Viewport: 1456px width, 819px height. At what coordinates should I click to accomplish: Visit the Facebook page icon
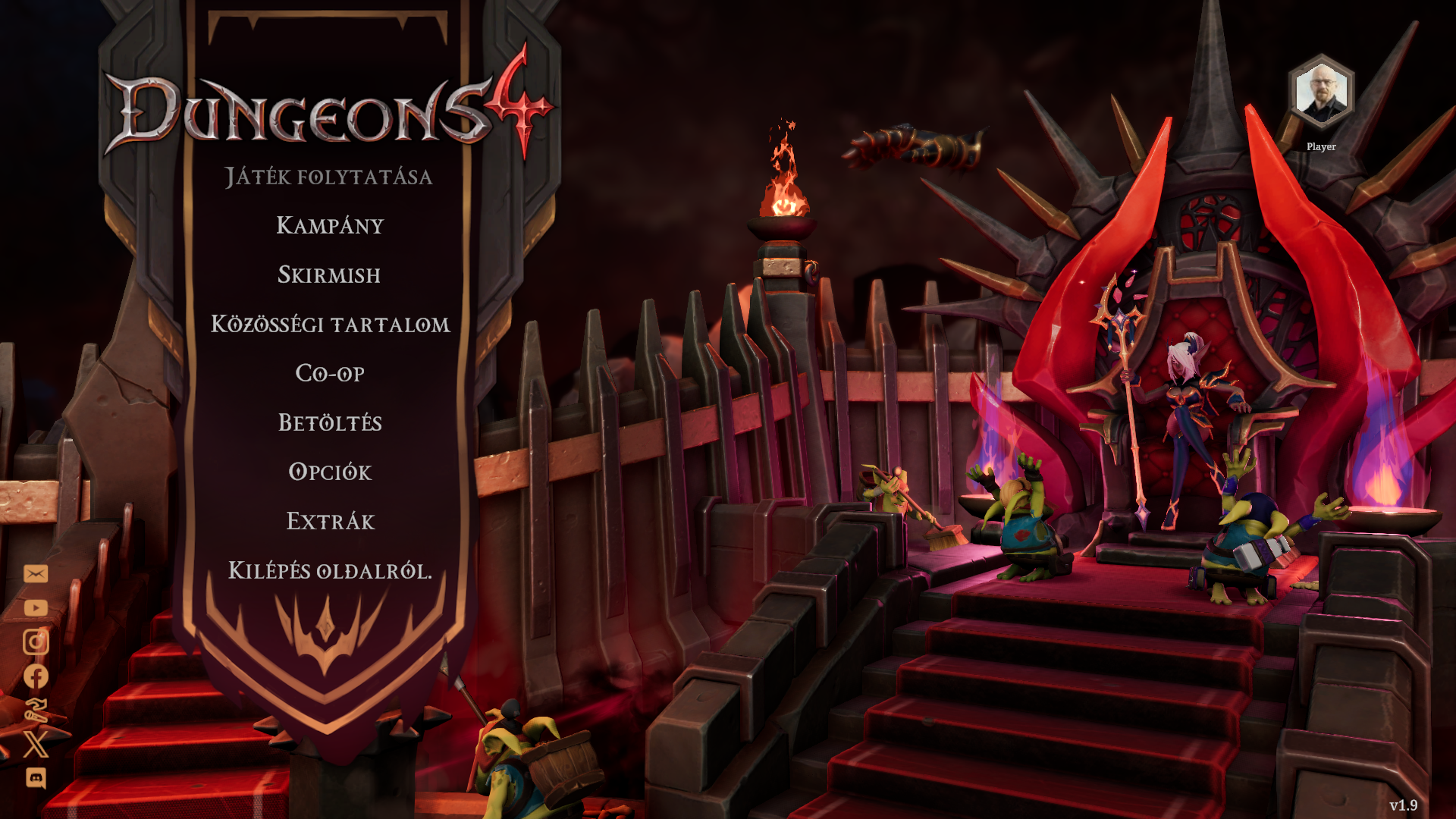pos(36,676)
